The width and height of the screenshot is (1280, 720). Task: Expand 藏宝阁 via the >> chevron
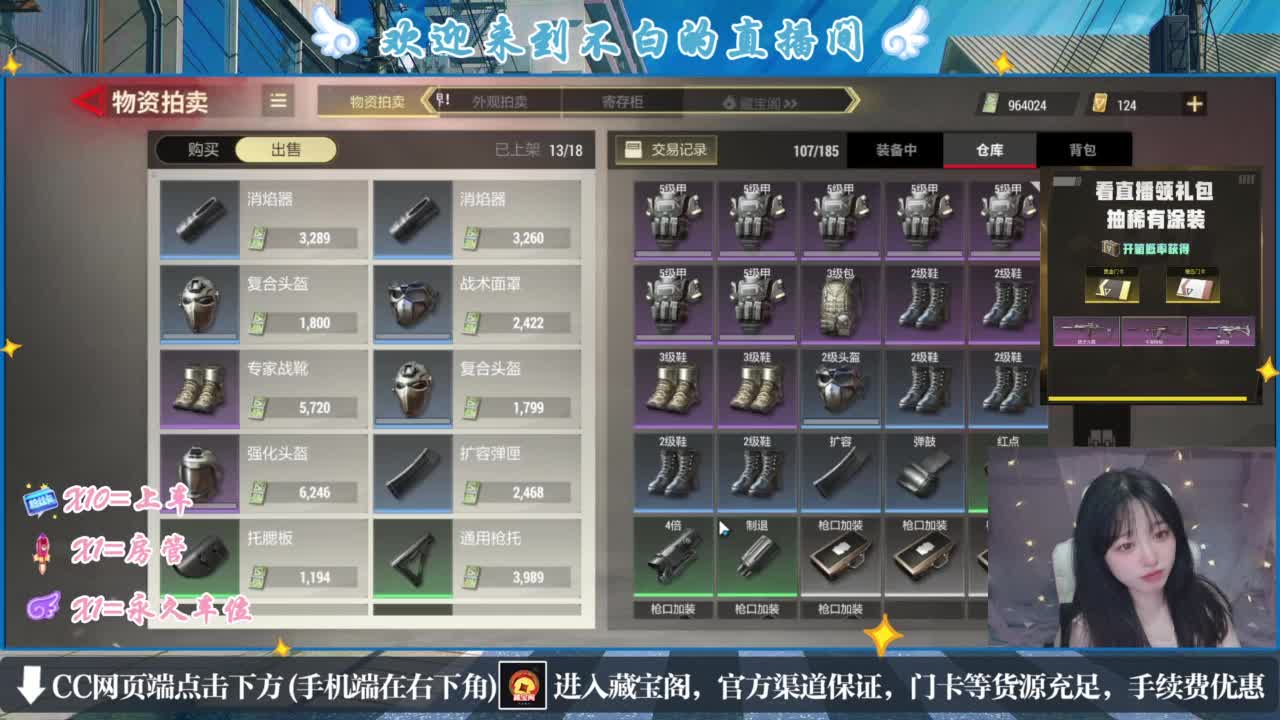pyautogui.click(x=792, y=104)
